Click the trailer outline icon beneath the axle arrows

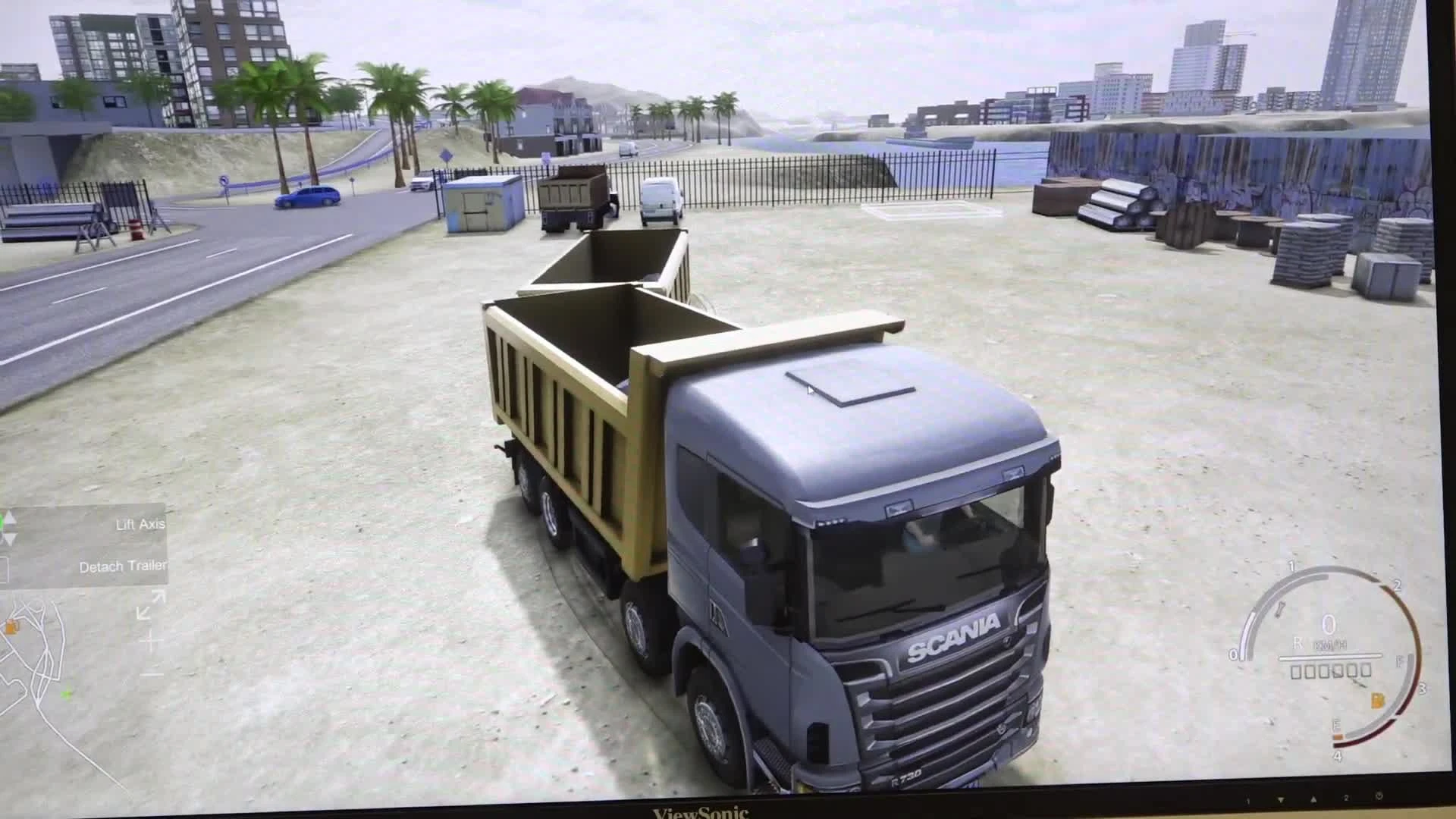pyautogui.click(x=4, y=569)
